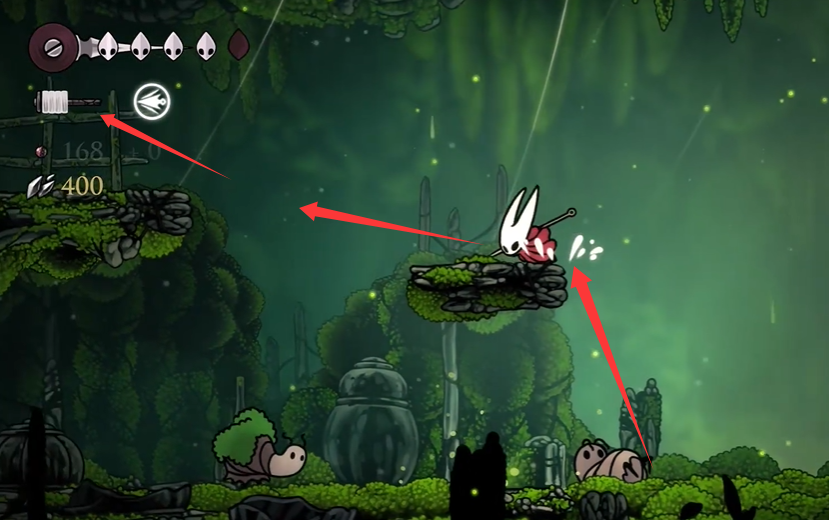The image size is (829, 520).
Task: Click the shell shard currency icon
Action: pyautogui.click(x=41, y=185)
